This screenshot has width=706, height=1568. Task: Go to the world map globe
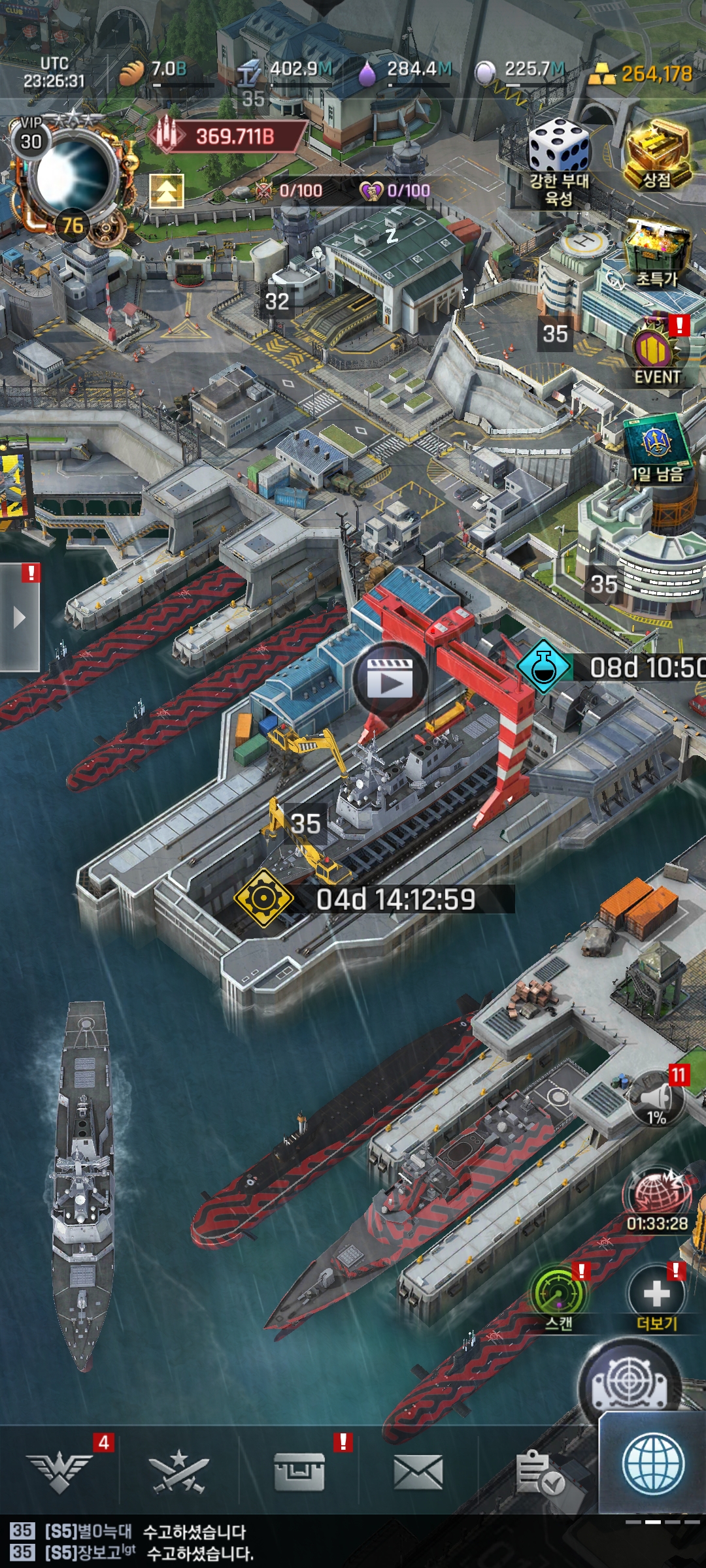point(653,1465)
